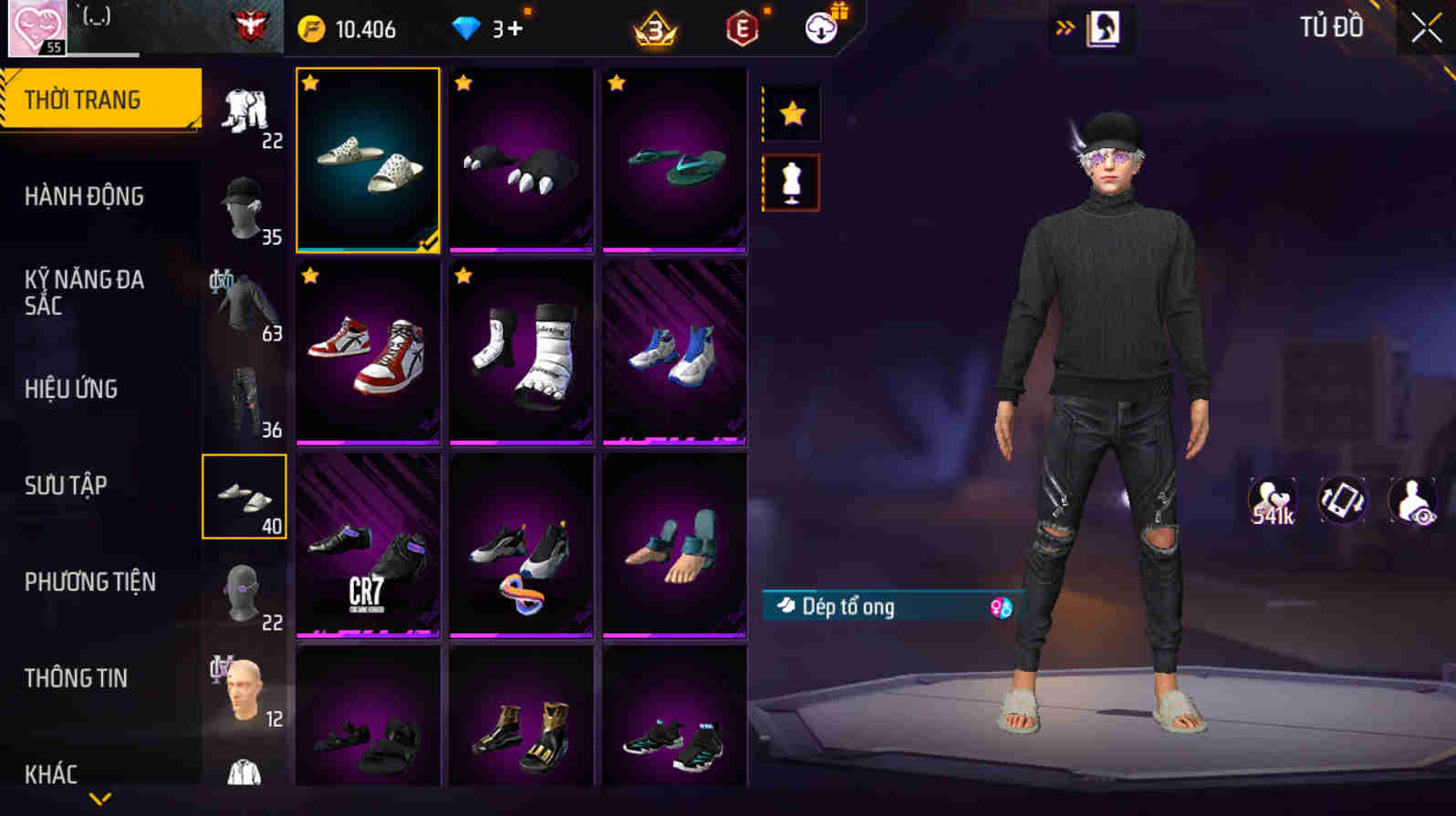Screen dimensions: 1456x816
Task: Switch to the HÀNH ĐỘNG tab
Action: pyautogui.click(x=84, y=196)
